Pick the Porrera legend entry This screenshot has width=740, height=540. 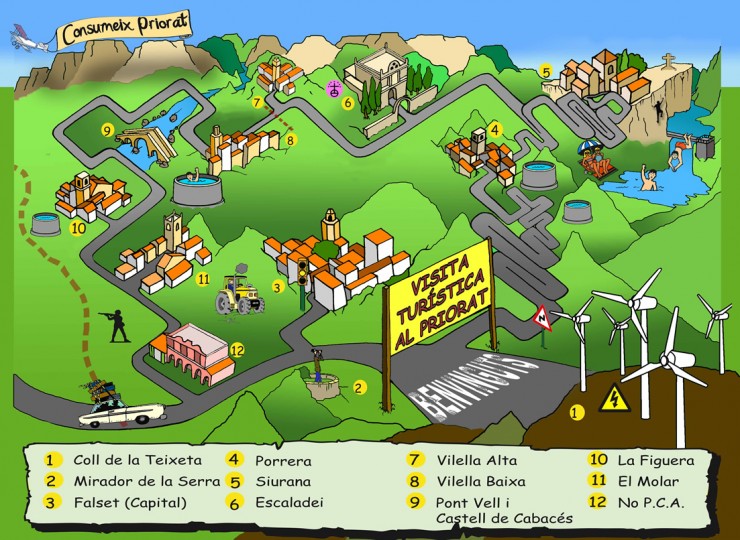pos(283,461)
